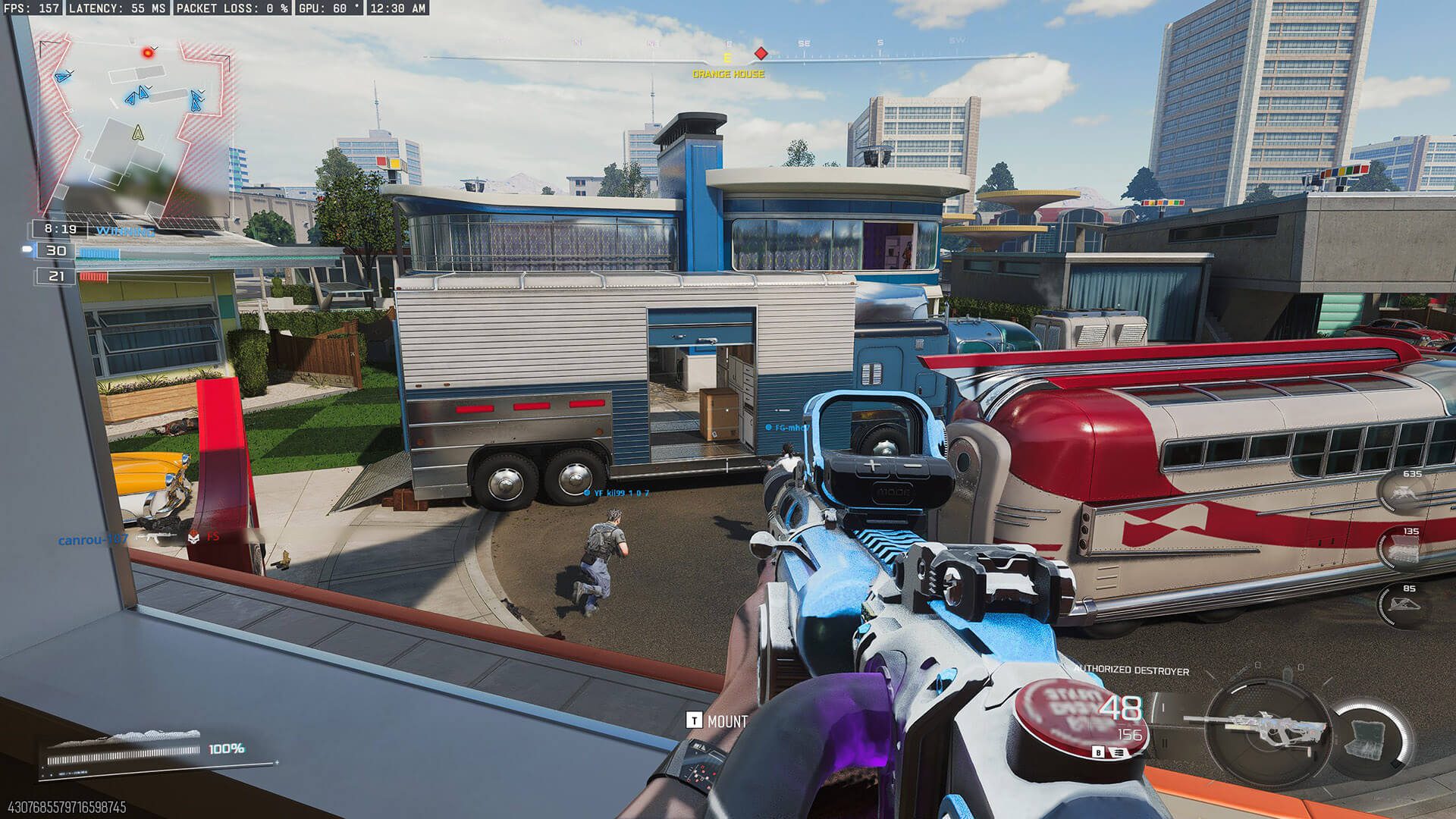Activate the 635-point scorestreak icon
The width and height of the screenshot is (1456, 819).
click(x=1405, y=494)
